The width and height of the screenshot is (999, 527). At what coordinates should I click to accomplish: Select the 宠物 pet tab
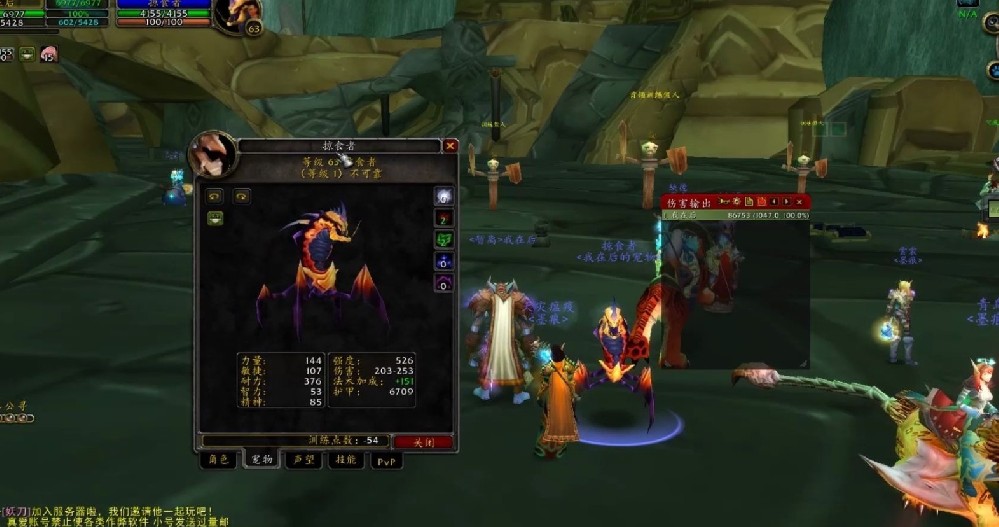point(261,460)
